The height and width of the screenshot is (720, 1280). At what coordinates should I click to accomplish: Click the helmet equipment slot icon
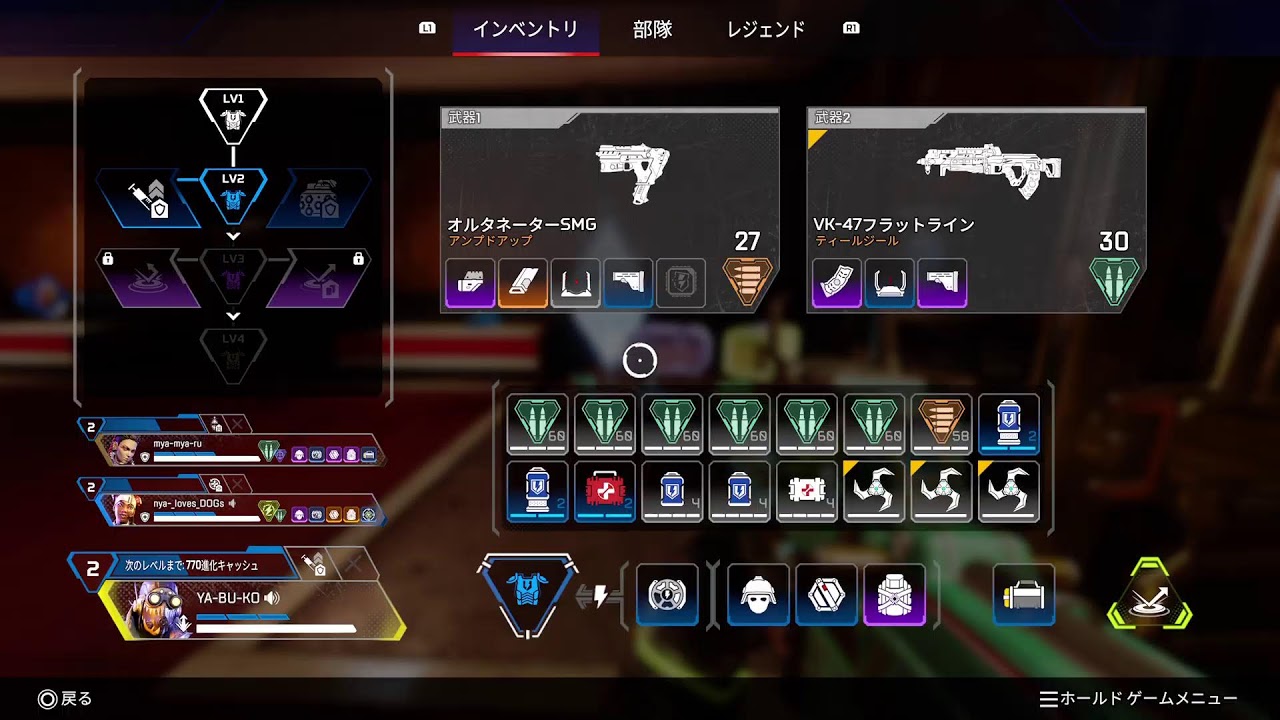(x=757, y=595)
